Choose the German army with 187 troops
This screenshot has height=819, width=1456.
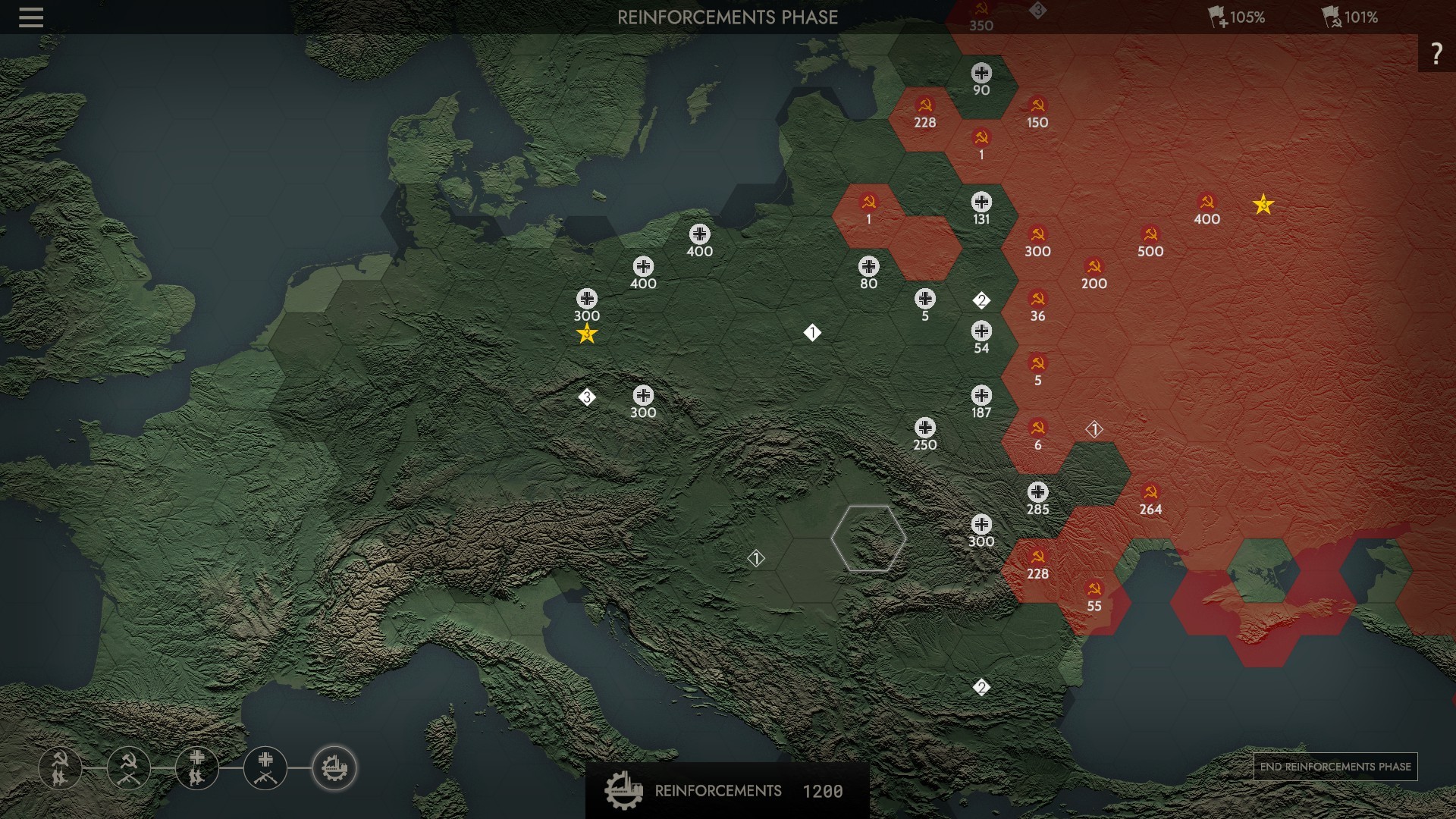(x=981, y=396)
